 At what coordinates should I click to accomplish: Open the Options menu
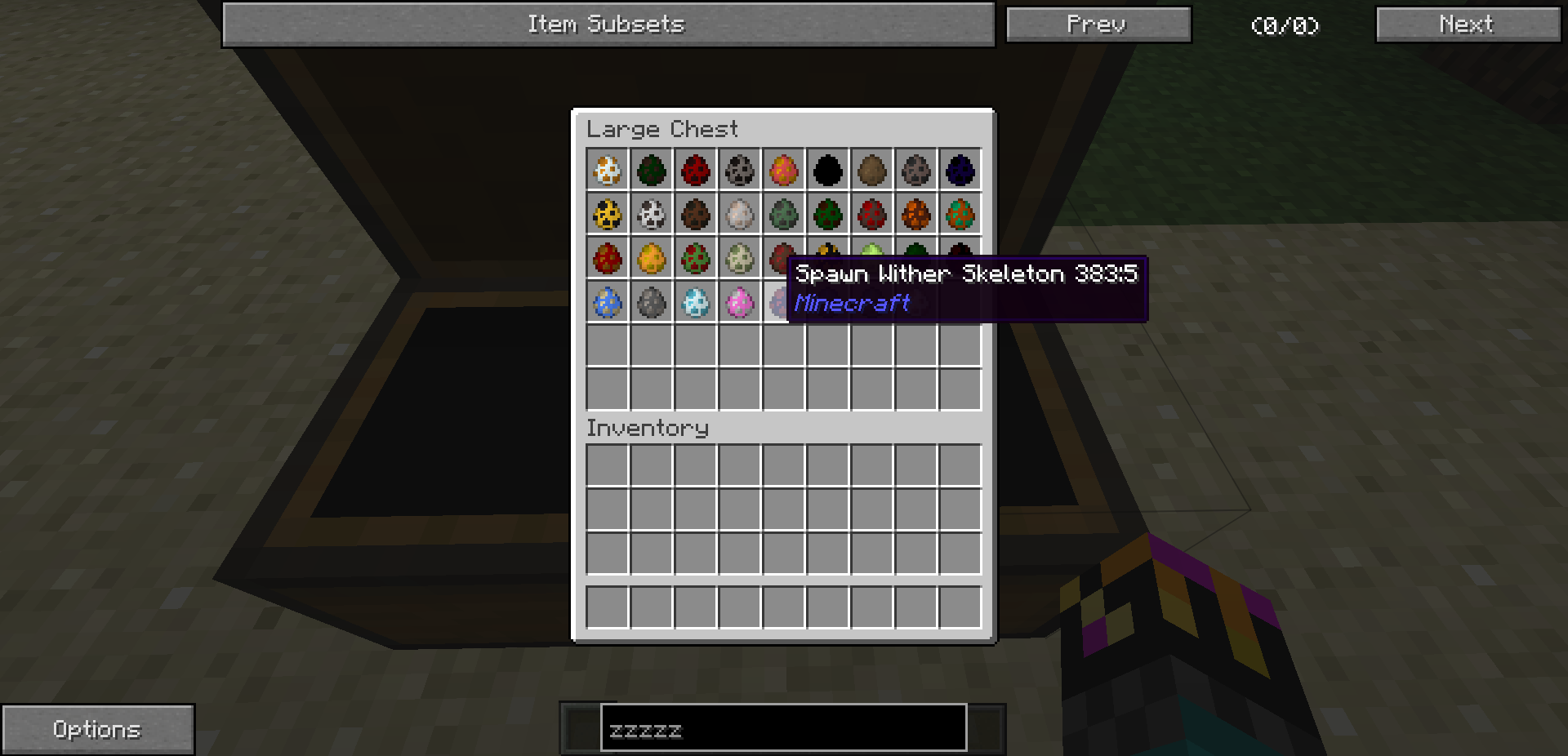pos(97,727)
